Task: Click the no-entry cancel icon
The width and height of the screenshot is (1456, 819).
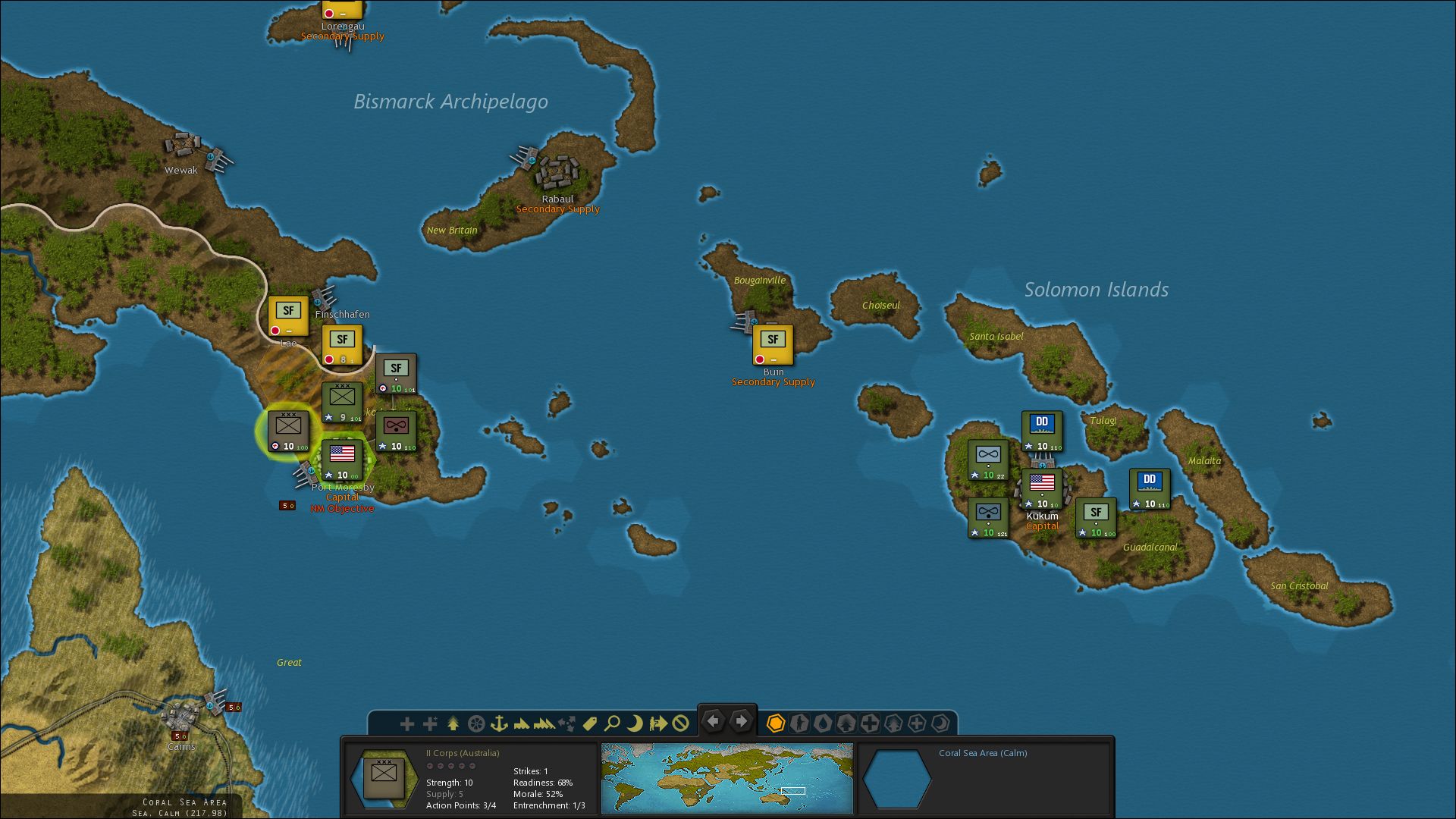Action: point(679,723)
